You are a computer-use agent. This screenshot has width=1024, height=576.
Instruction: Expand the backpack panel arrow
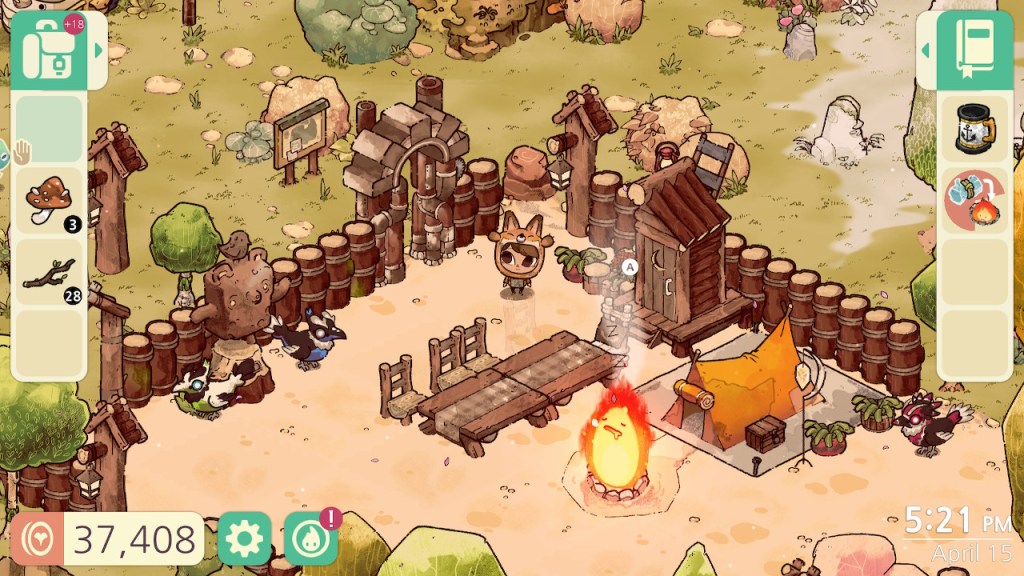click(x=98, y=50)
